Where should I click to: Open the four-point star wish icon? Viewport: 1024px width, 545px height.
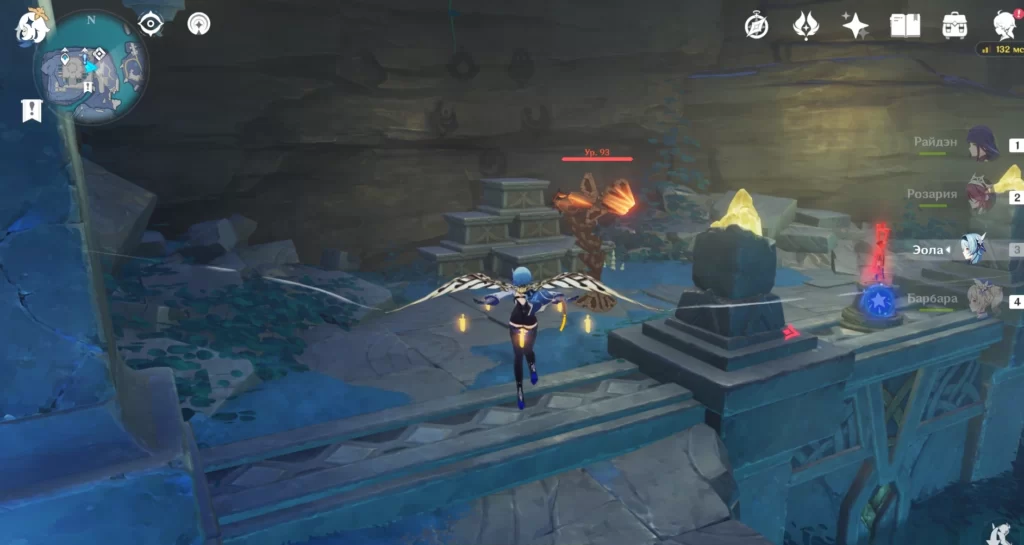(855, 26)
